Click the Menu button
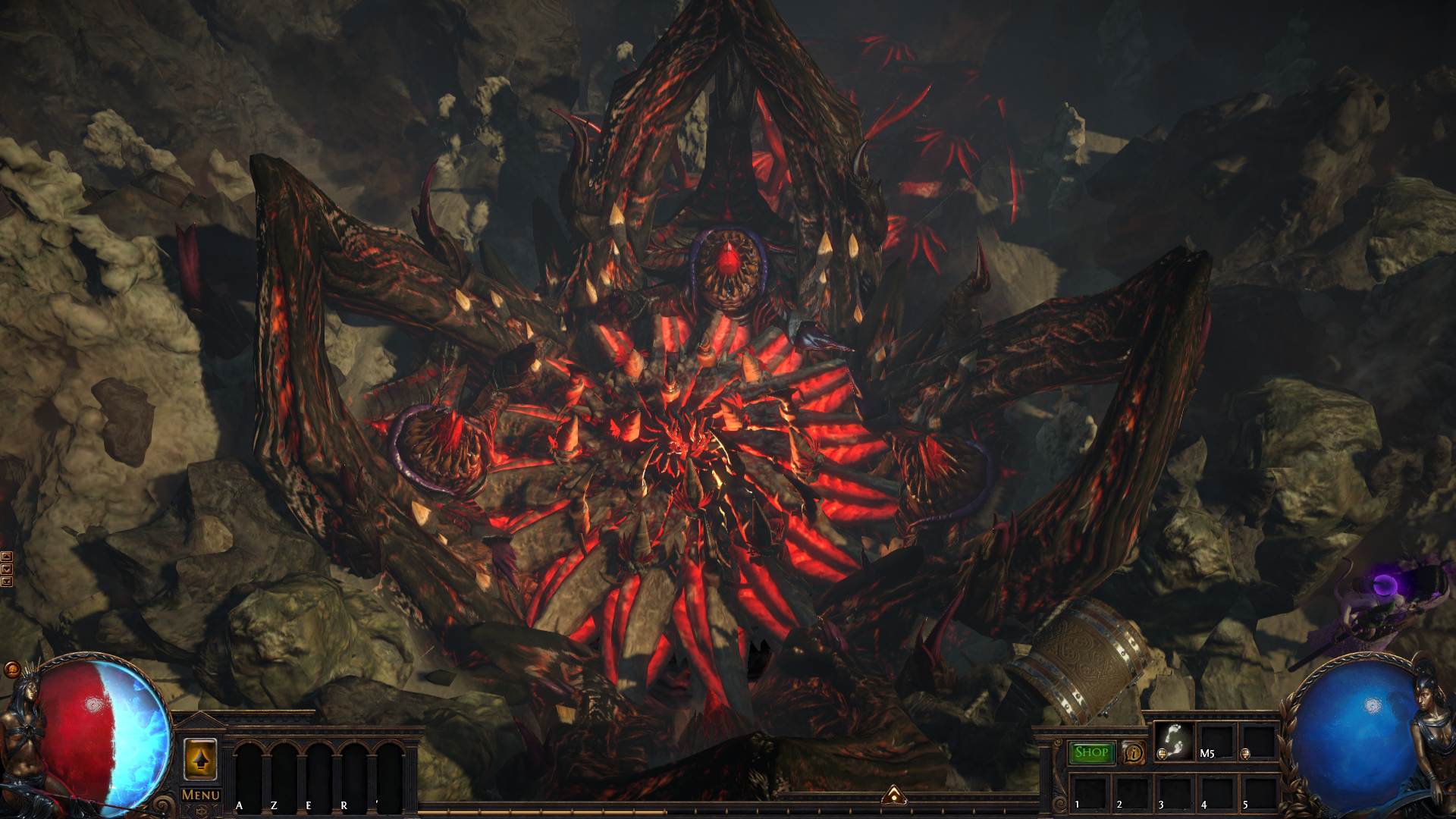Screen dimensions: 1456x819 (201, 795)
